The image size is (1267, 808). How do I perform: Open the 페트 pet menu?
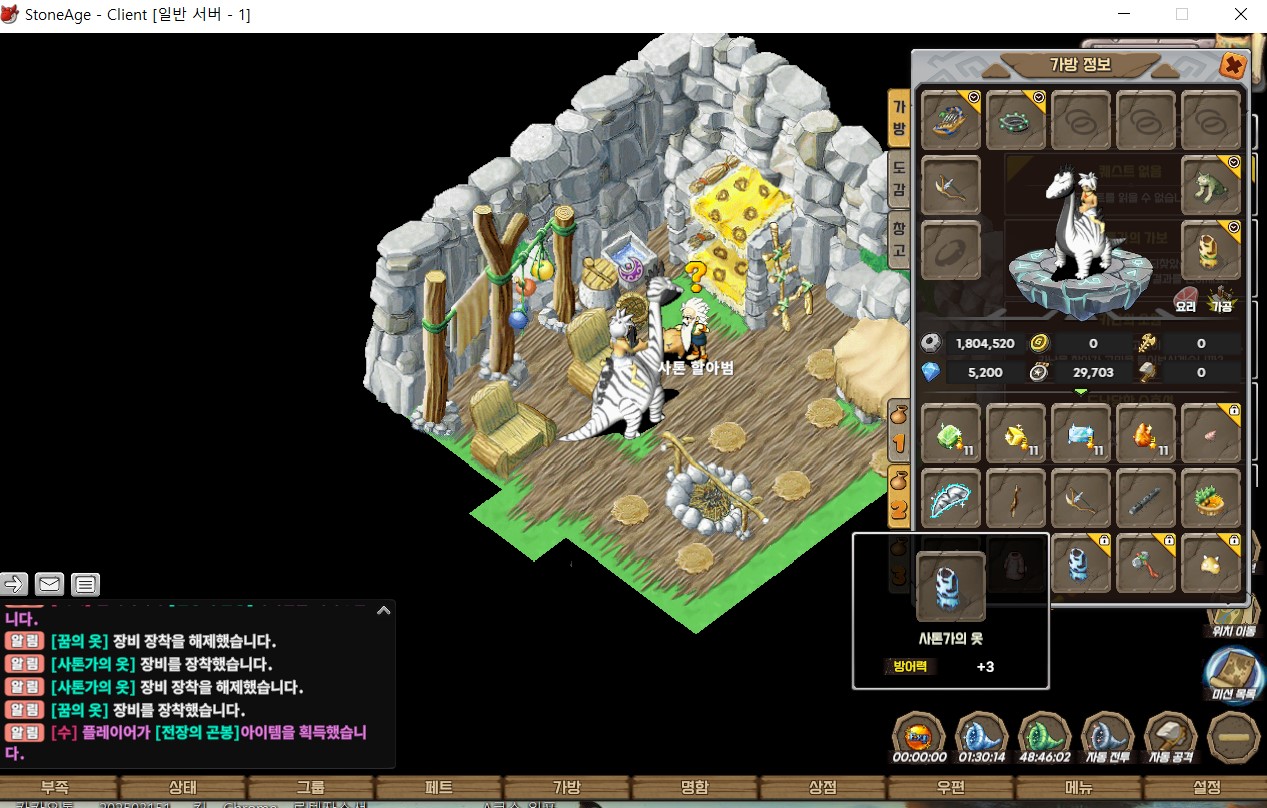coord(438,787)
